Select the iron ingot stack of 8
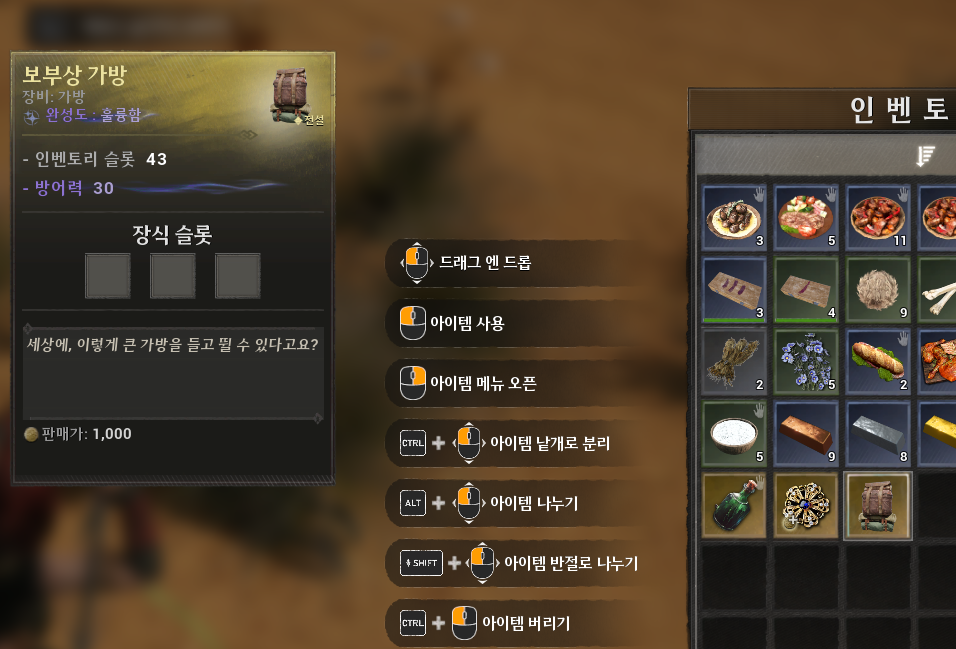Image resolution: width=956 pixels, height=649 pixels. tap(877, 434)
